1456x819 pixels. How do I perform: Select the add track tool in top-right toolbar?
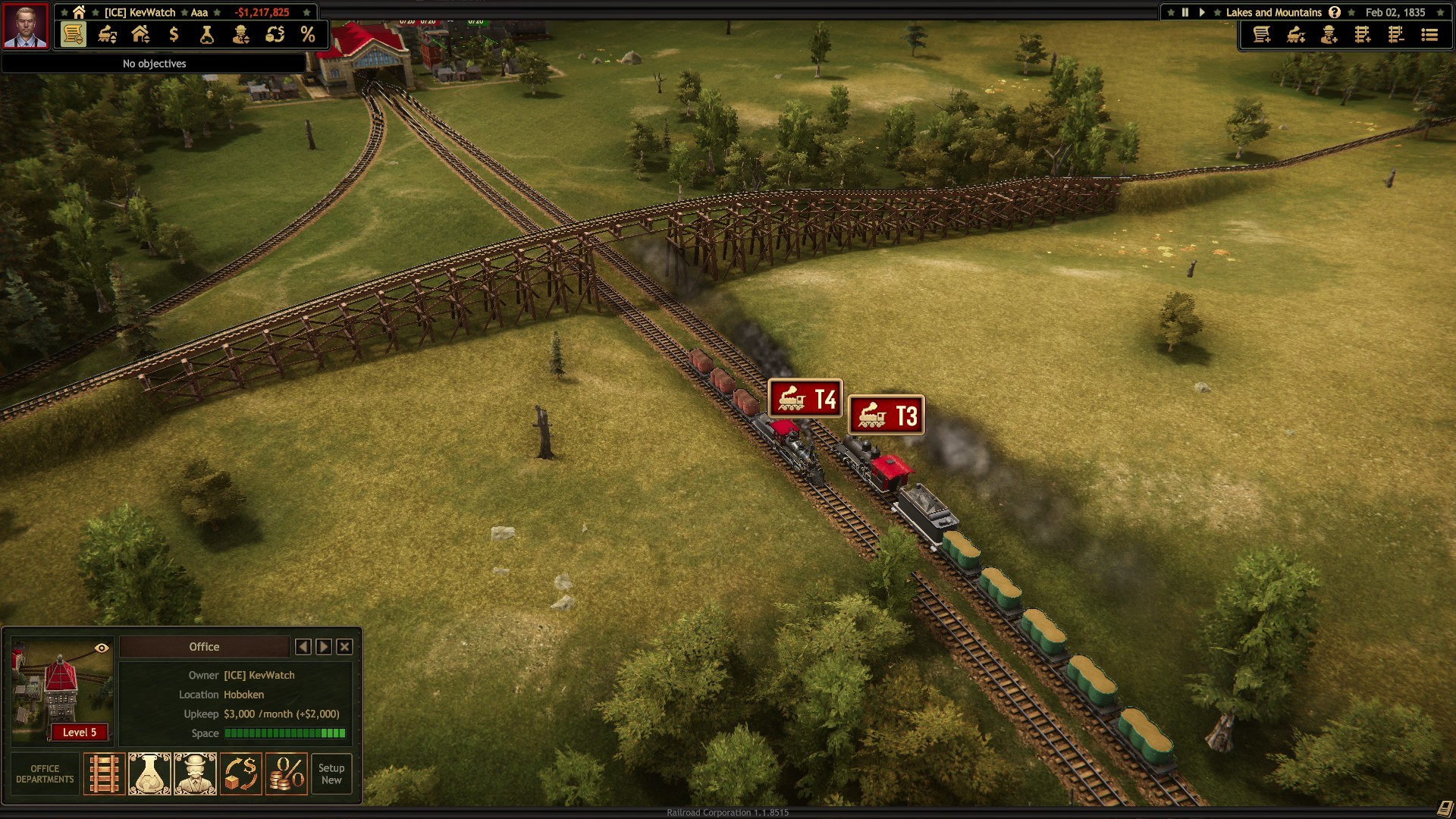point(1363,35)
